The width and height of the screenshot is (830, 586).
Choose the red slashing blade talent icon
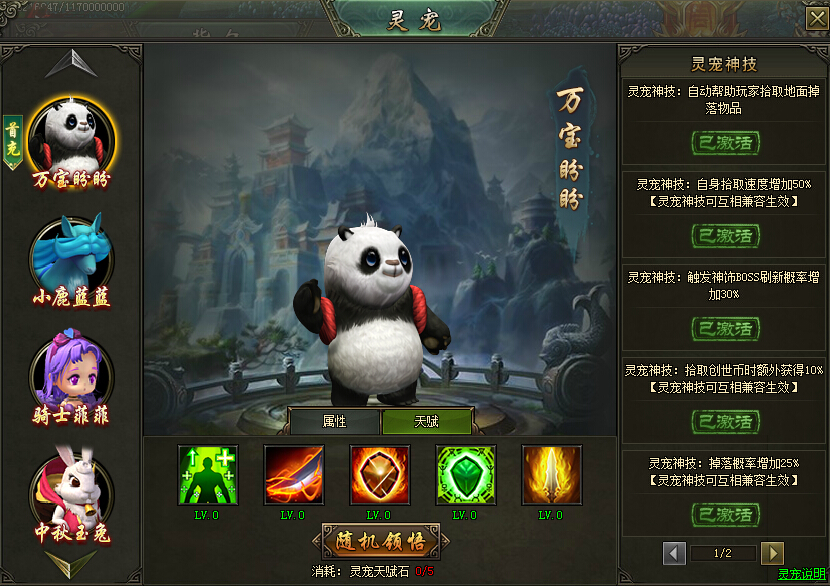pos(294,475)
